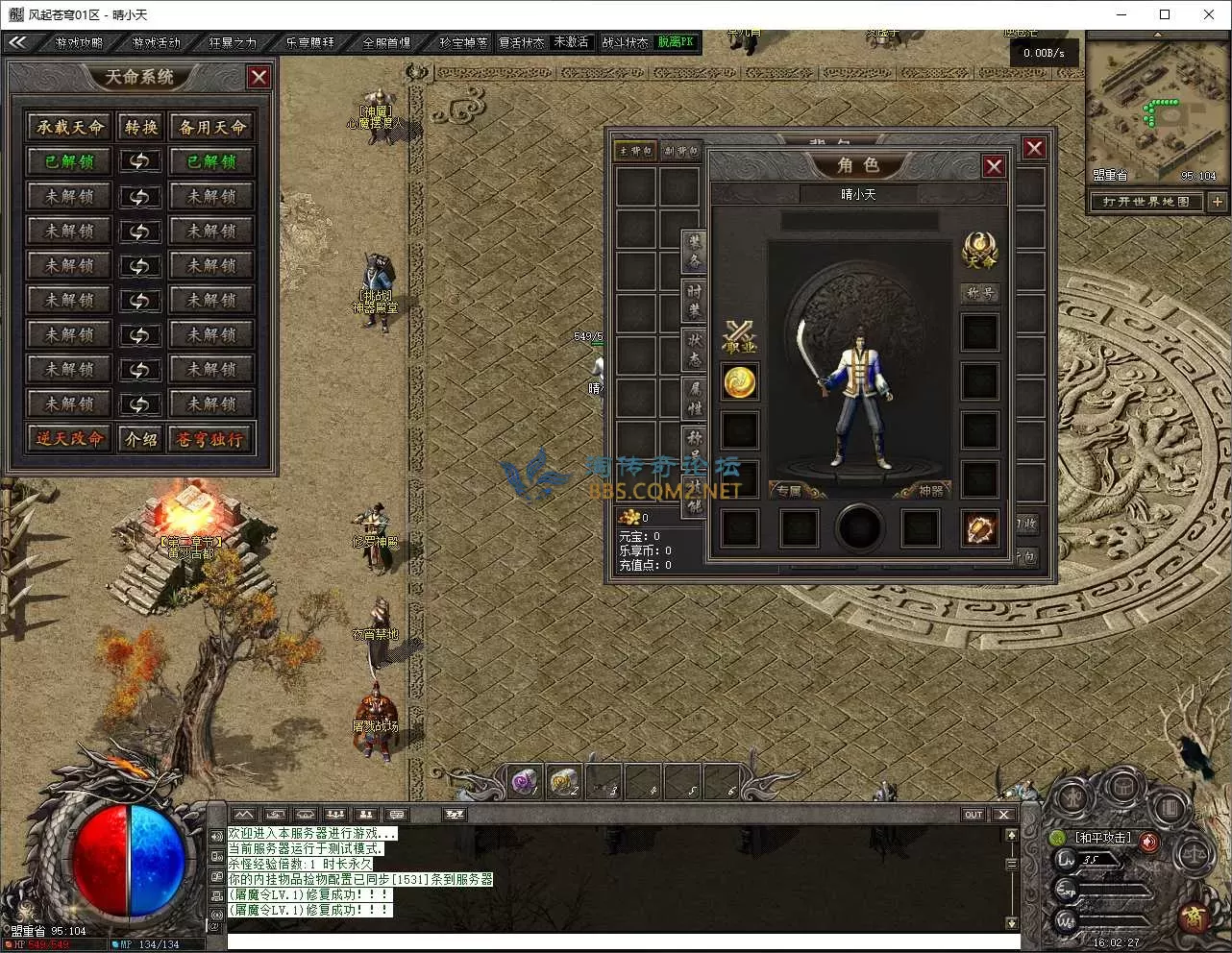This screenshot has height=953, width=1232.
Task: Maximize the game window
Action: [x=1165, y=14]
